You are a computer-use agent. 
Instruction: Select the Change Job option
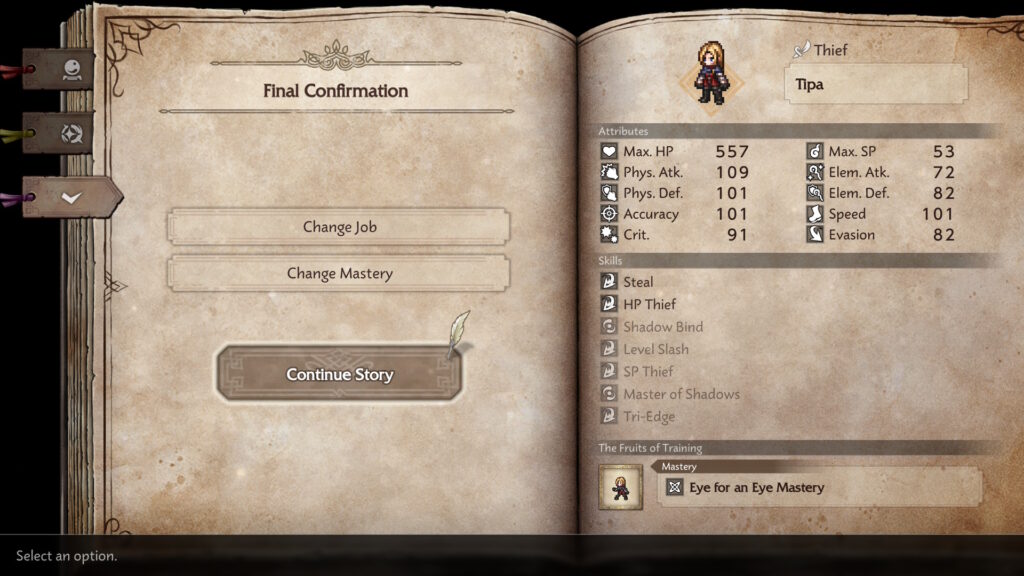click(339, 227)
